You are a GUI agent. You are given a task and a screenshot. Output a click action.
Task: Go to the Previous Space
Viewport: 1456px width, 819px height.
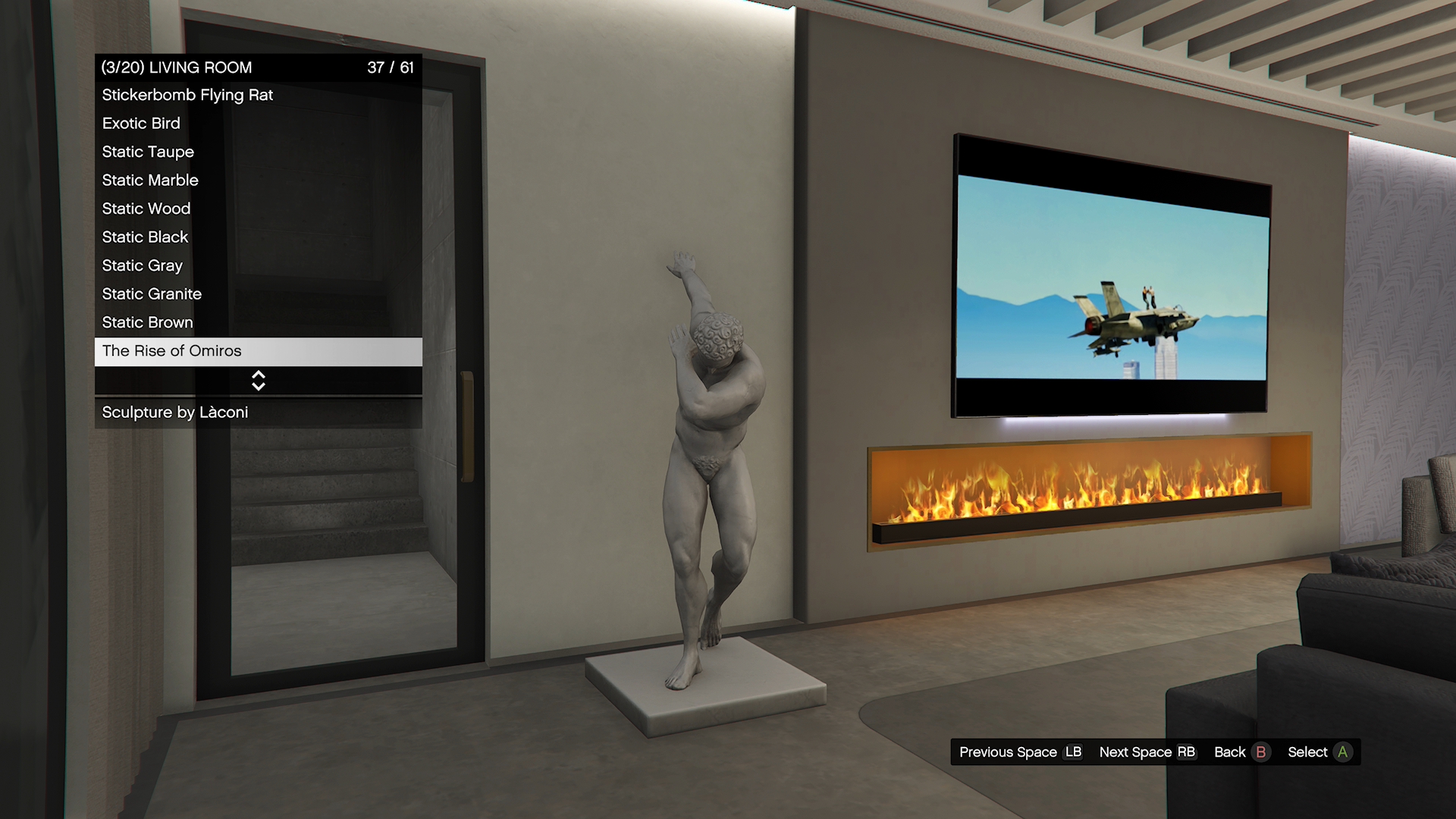pos(1020,752)
